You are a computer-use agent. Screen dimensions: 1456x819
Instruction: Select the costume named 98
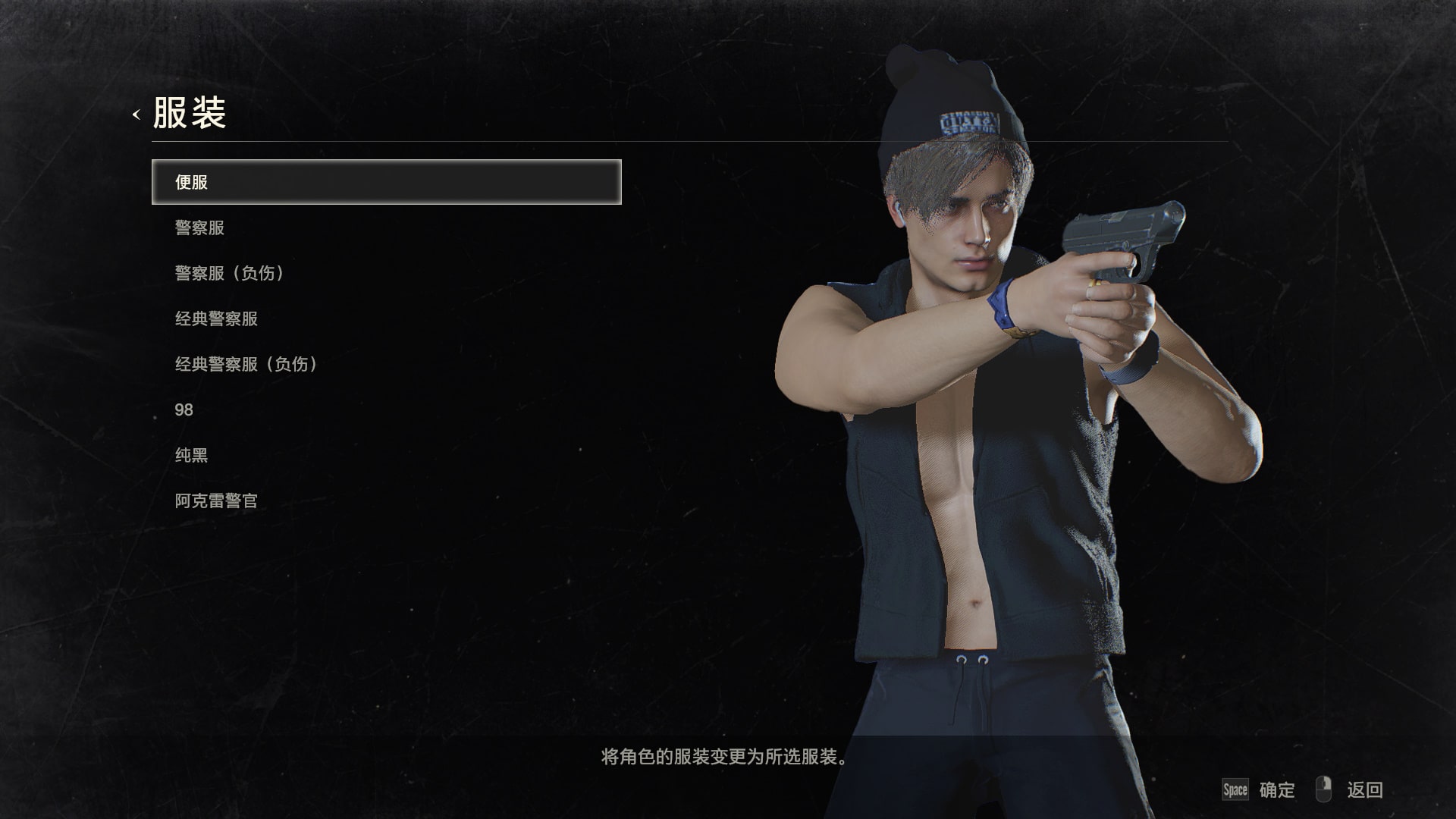(182, 409)
